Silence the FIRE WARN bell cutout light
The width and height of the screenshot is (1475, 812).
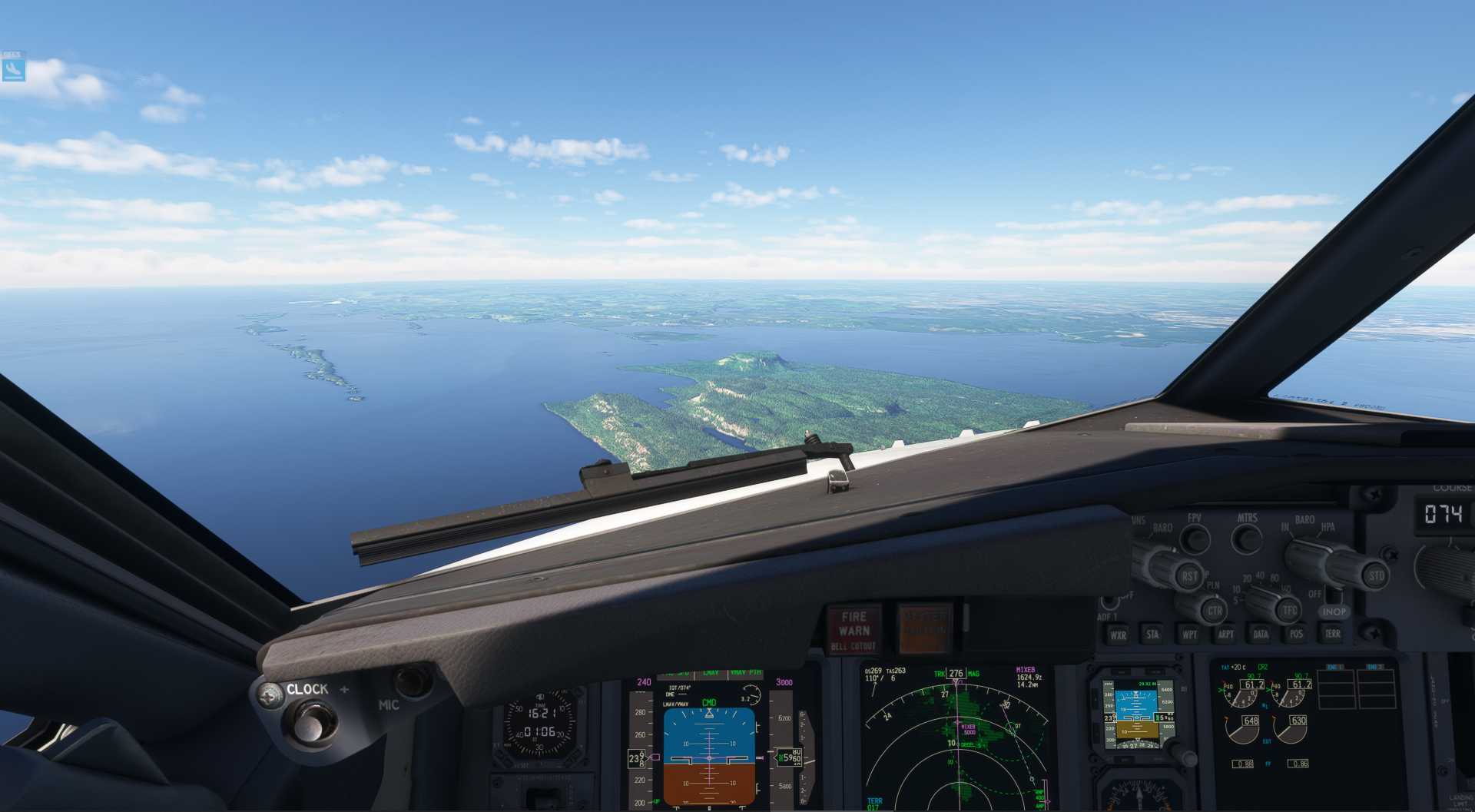[x=854, y=630]
